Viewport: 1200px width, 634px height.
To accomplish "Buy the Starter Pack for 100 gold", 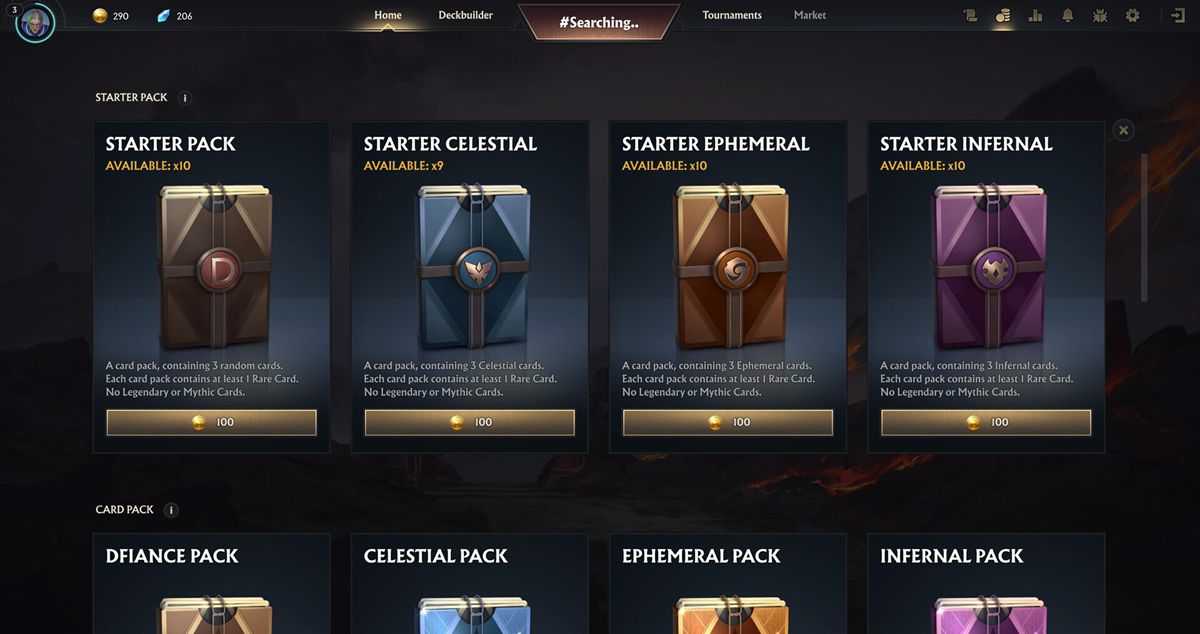I will pyautogui.click(x=212, y=422).
